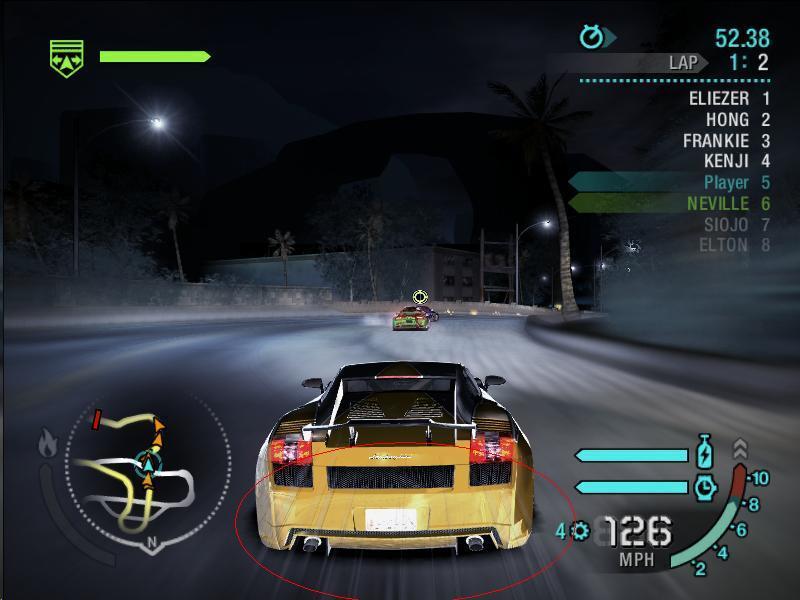The image size is (800, 600).
Task: Pick KENJI in the leaderboard list
Action: [725, 161]
